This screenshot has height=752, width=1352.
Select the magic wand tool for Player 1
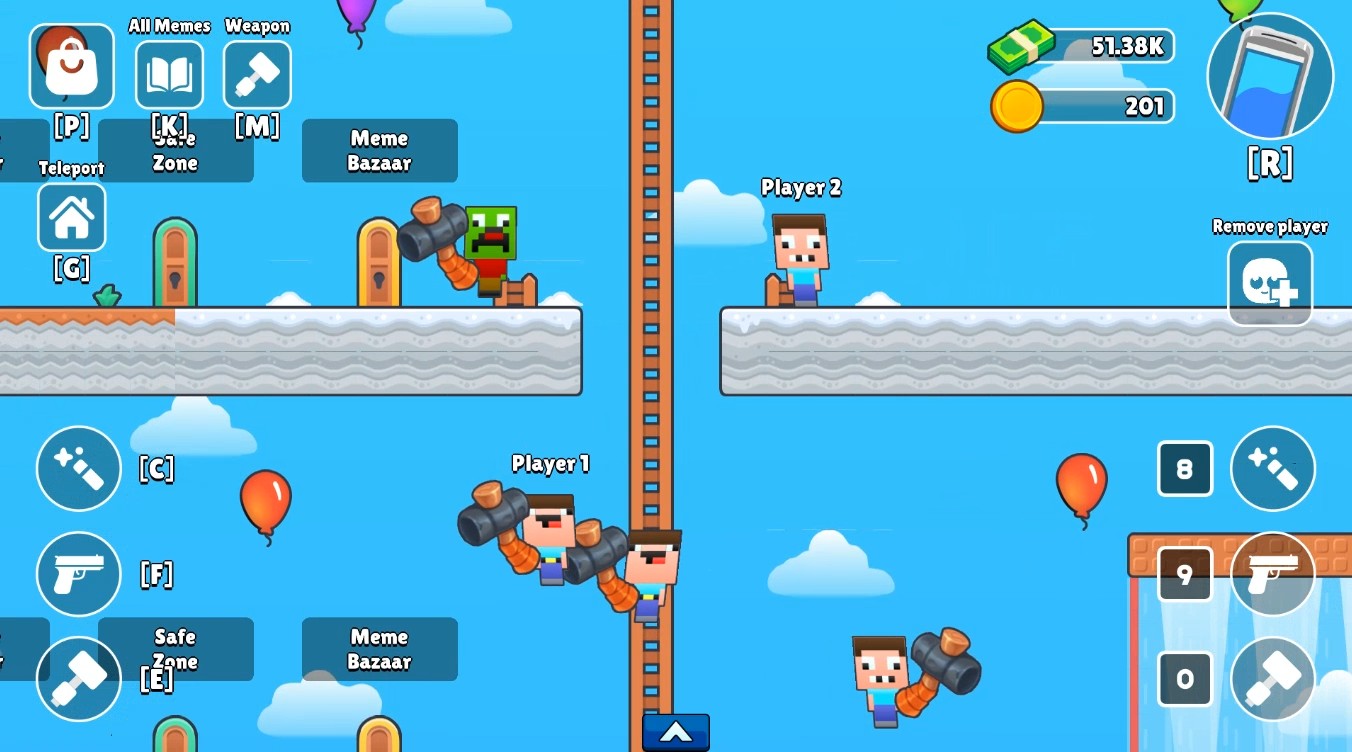click(78, 468)
